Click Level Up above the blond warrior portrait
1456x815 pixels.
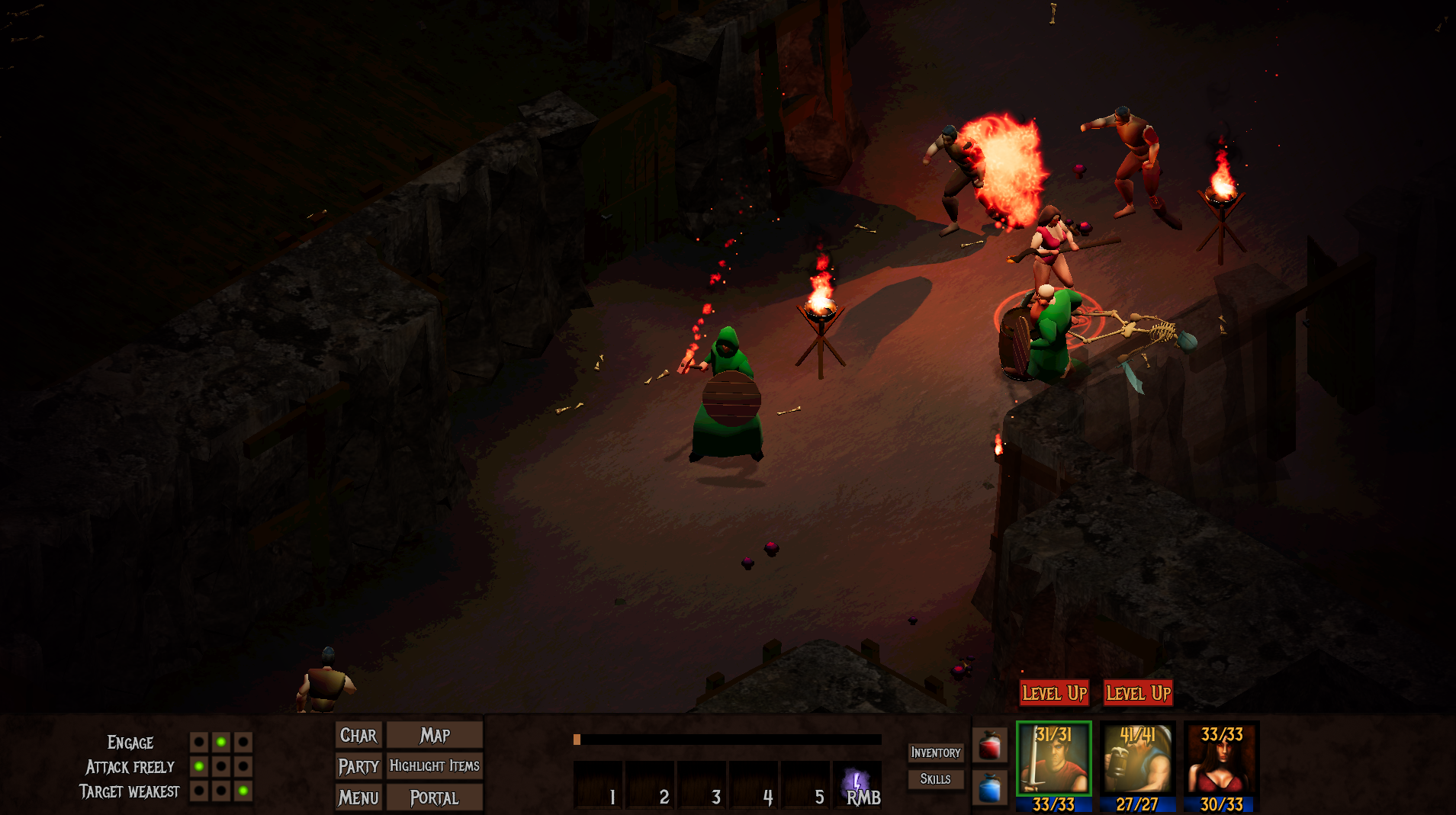[1138, 693]
